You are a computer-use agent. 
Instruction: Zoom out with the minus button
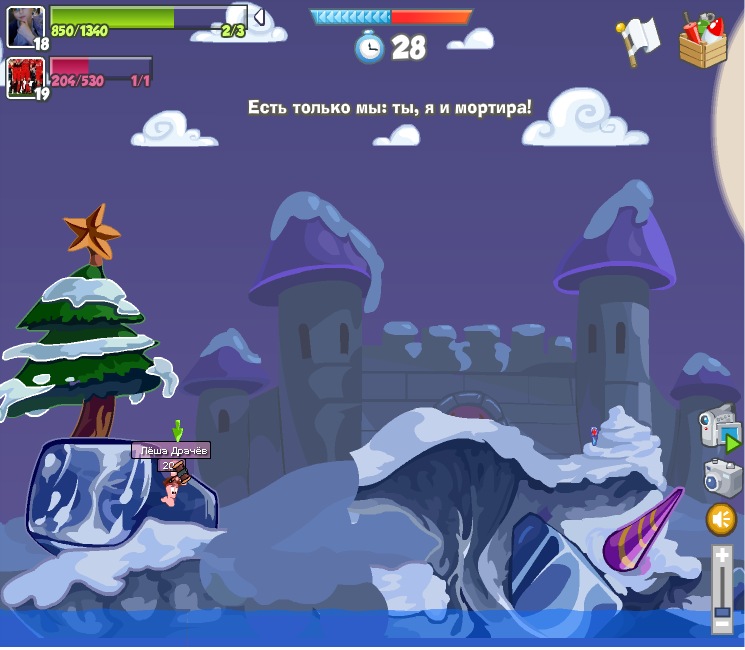click(x=721, y=624)
